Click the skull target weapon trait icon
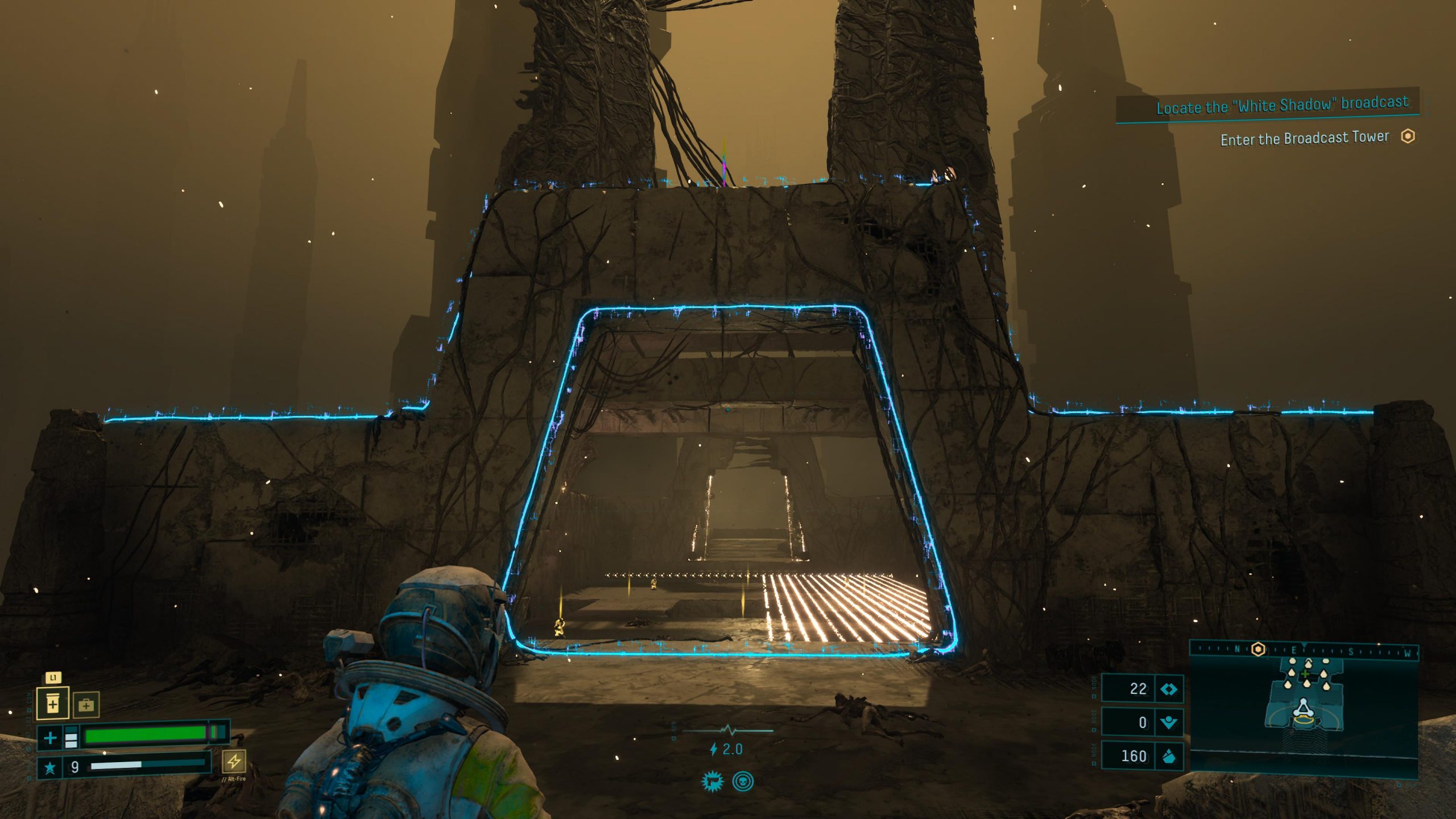Viewport: 1456px width, 819px height. pyautogui.click(x=743, y=781)
